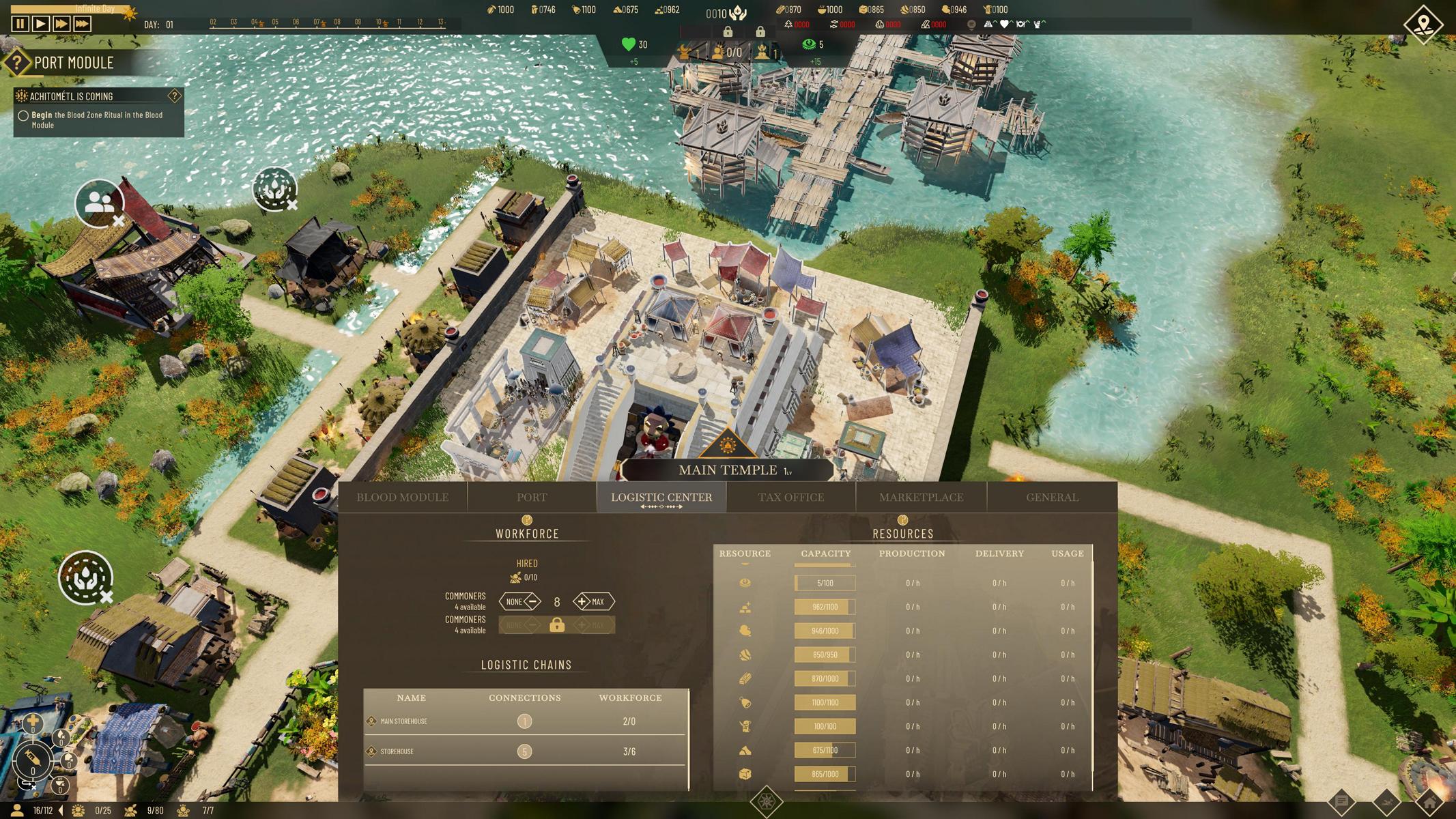The image size is (1456, 819).
Task: Open the Marketplace tab
Action: click(921, 498)
